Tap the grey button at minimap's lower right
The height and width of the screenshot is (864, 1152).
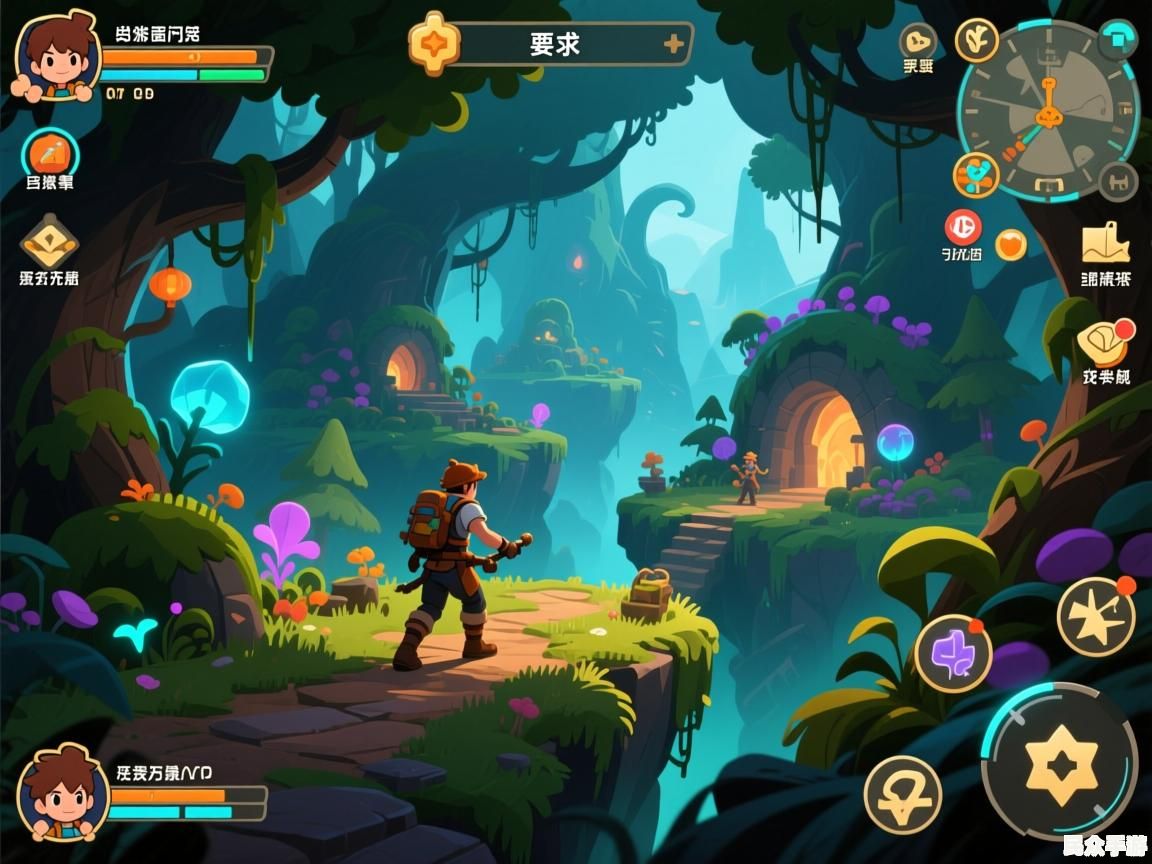[1118, 181]
